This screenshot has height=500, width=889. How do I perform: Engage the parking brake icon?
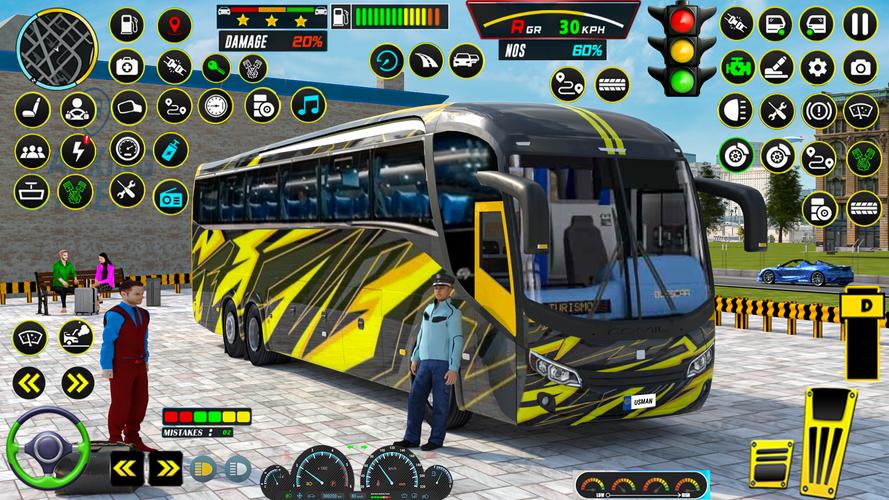click(819, 110)
